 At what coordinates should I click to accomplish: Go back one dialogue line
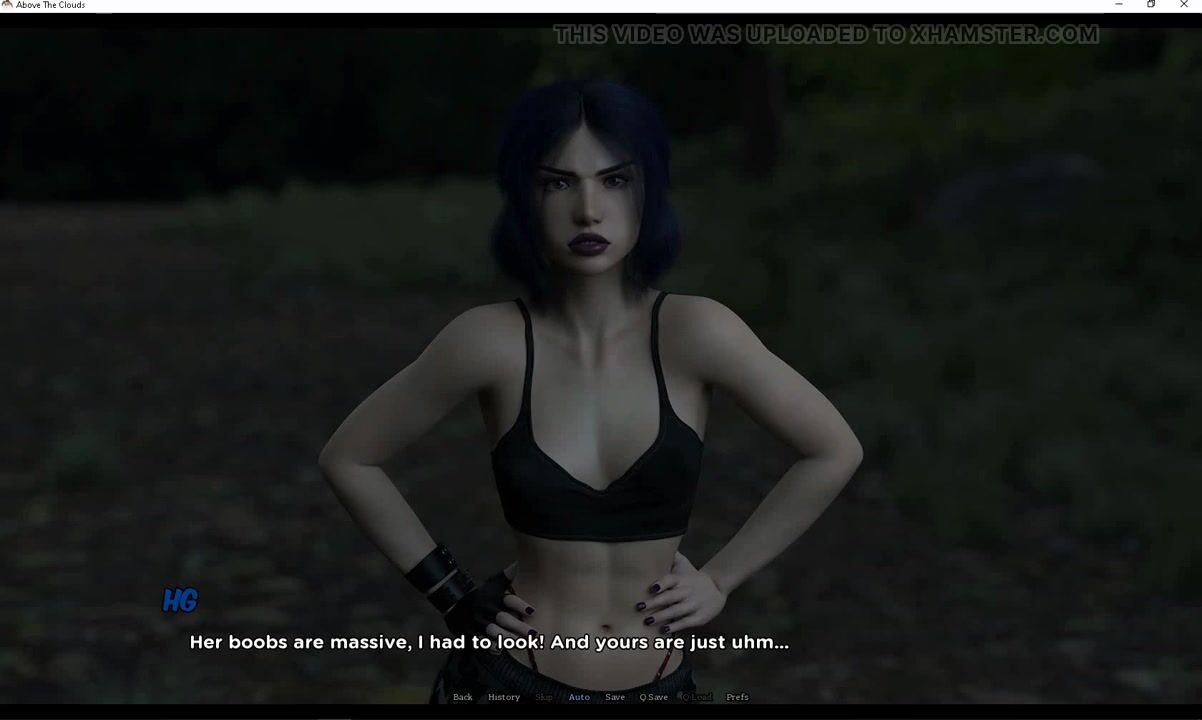click(x=462, y=697)
